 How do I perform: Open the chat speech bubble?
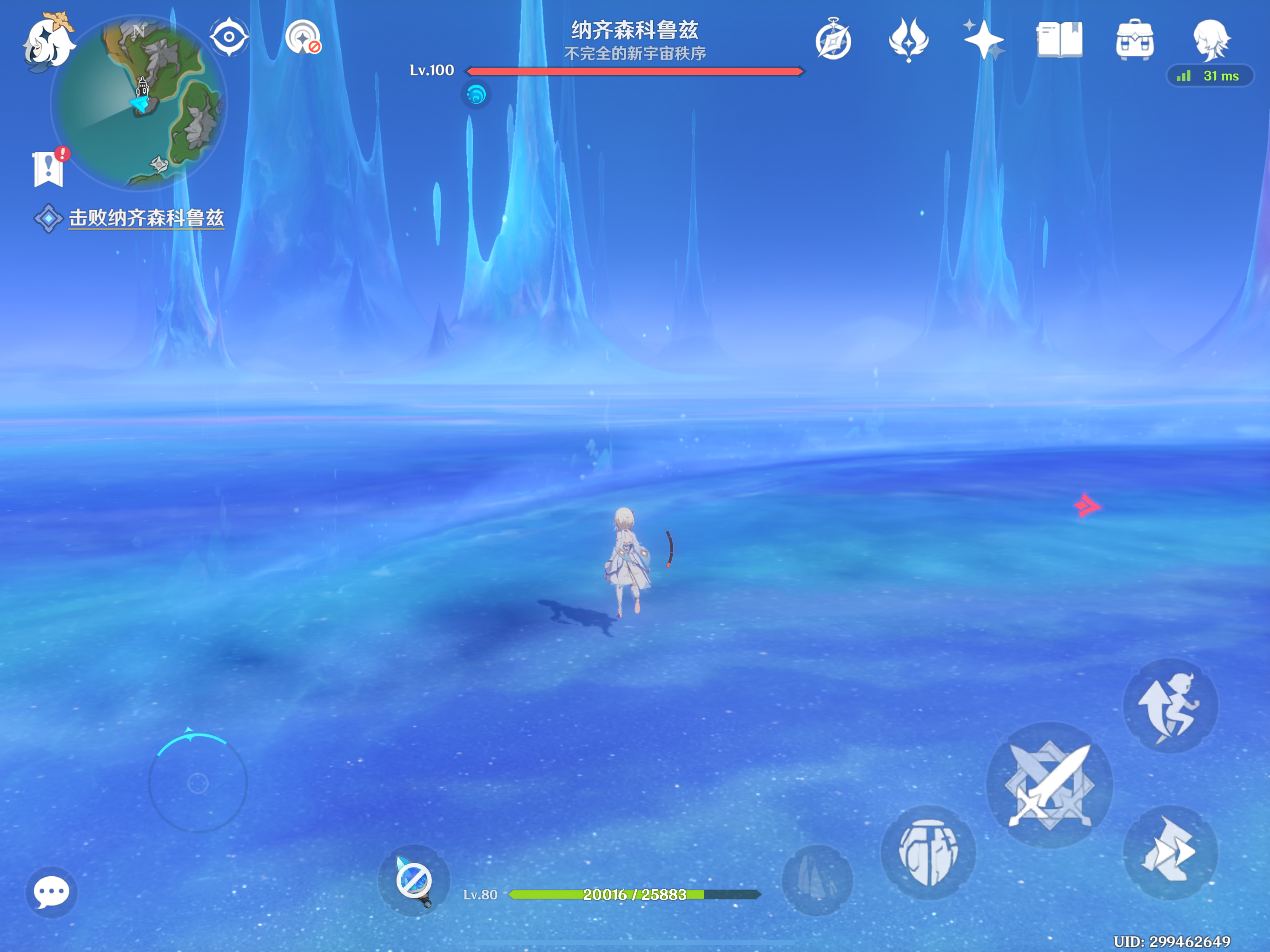click(x=51, y=892)
